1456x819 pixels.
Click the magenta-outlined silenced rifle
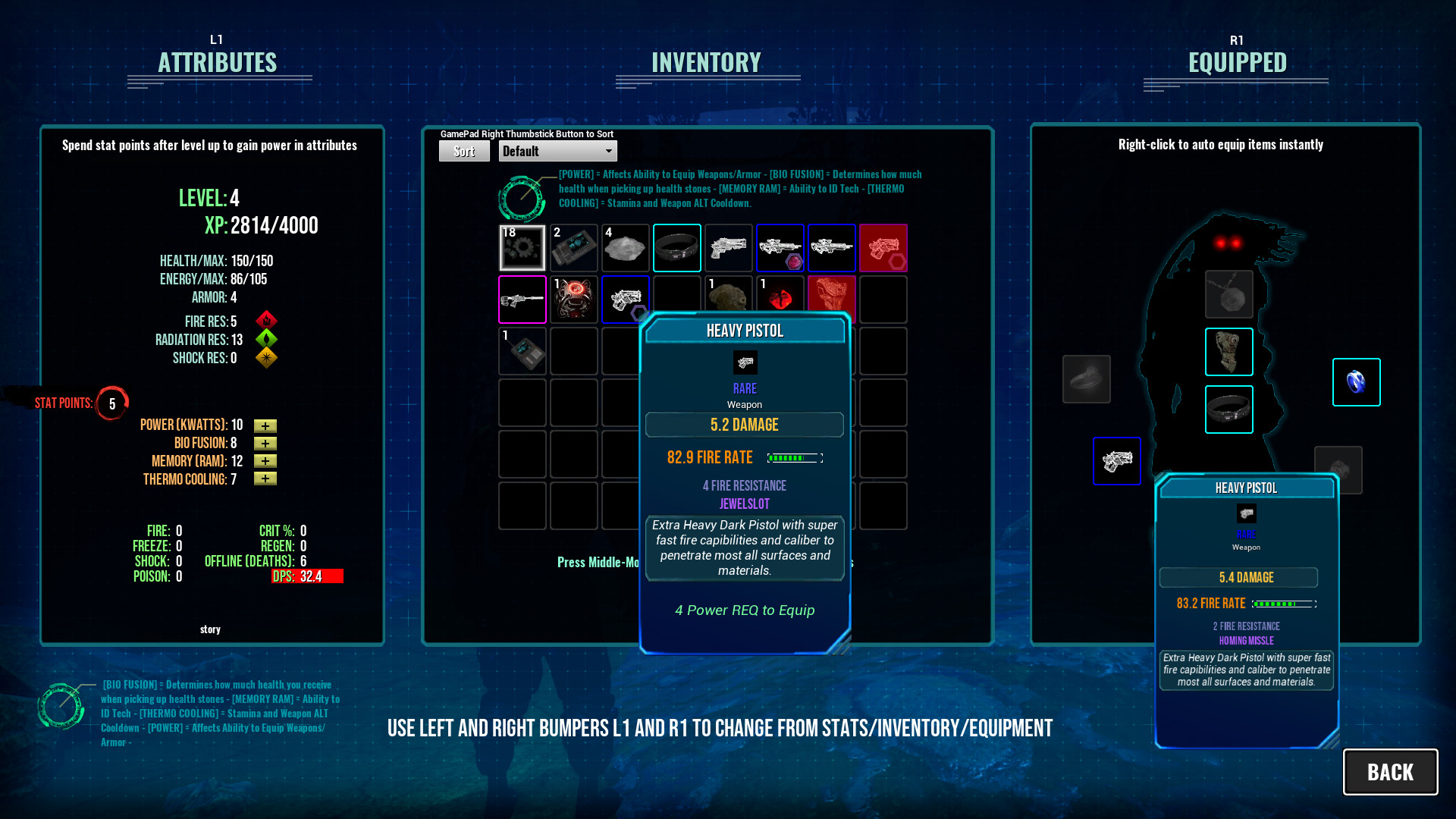(522, 299)
